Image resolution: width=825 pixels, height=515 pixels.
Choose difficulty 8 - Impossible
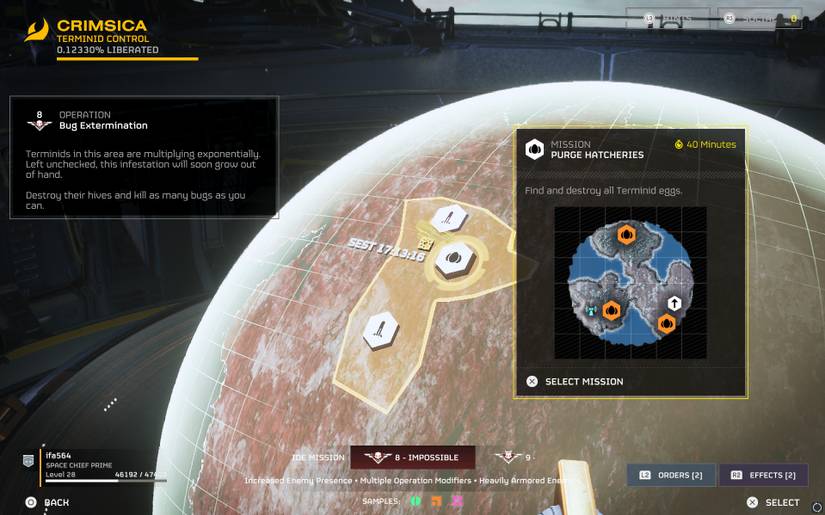click(x=412, y=457)
